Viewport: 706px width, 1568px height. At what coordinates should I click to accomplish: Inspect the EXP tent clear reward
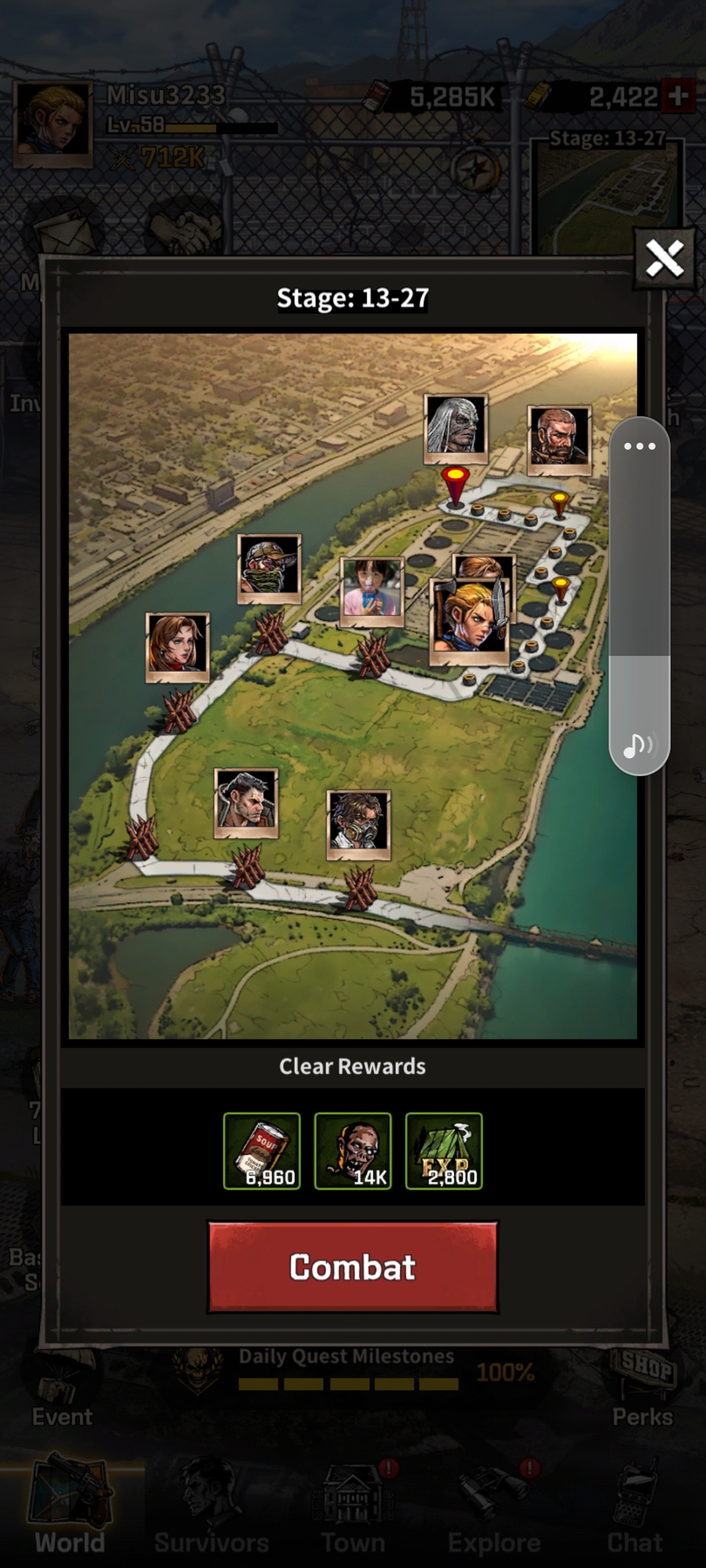coord(444,1151)
